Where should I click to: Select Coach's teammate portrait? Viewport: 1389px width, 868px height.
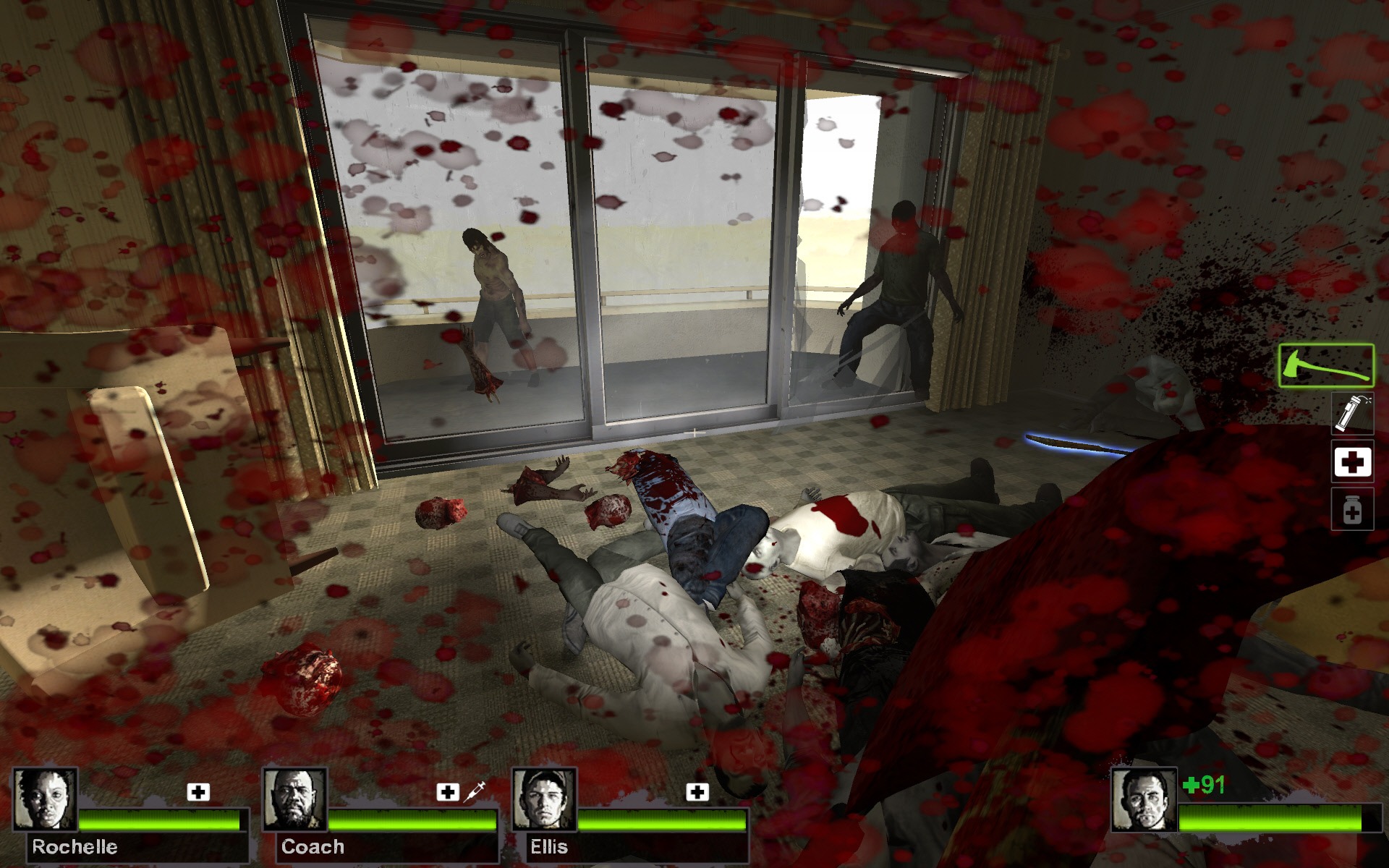point(294,799)
